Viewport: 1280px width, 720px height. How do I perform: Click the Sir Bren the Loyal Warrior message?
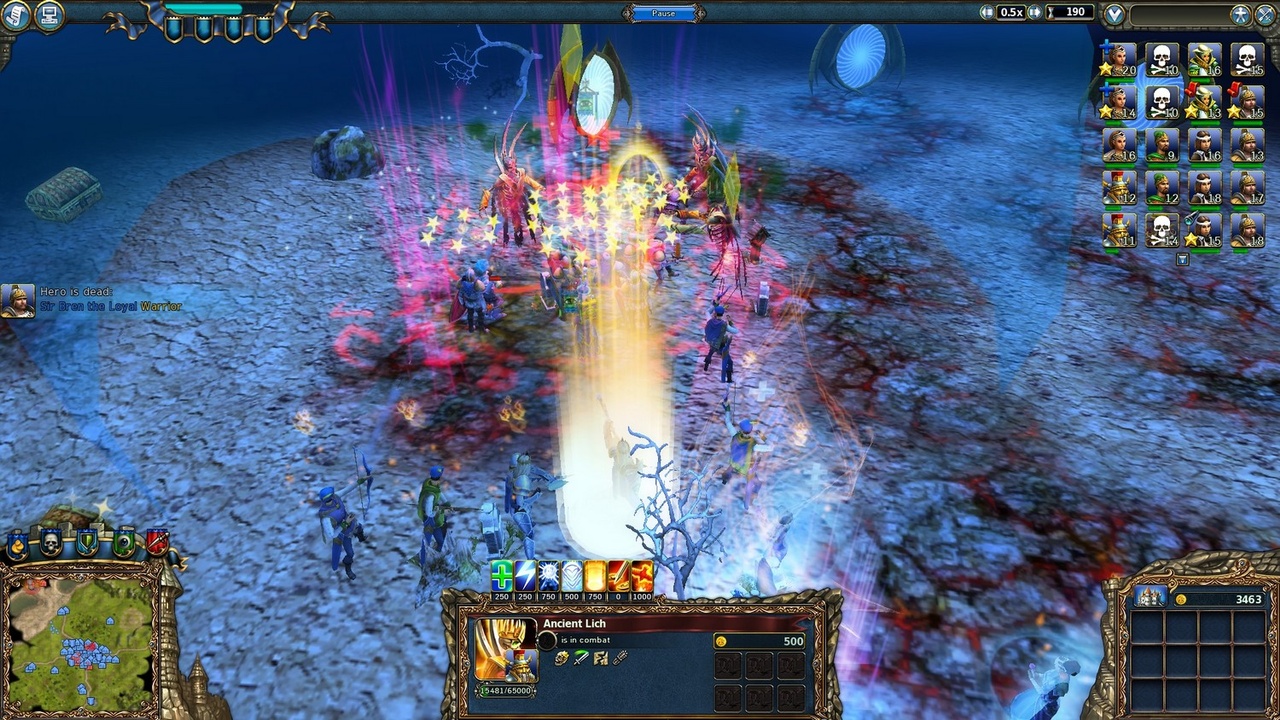[110, 305]
